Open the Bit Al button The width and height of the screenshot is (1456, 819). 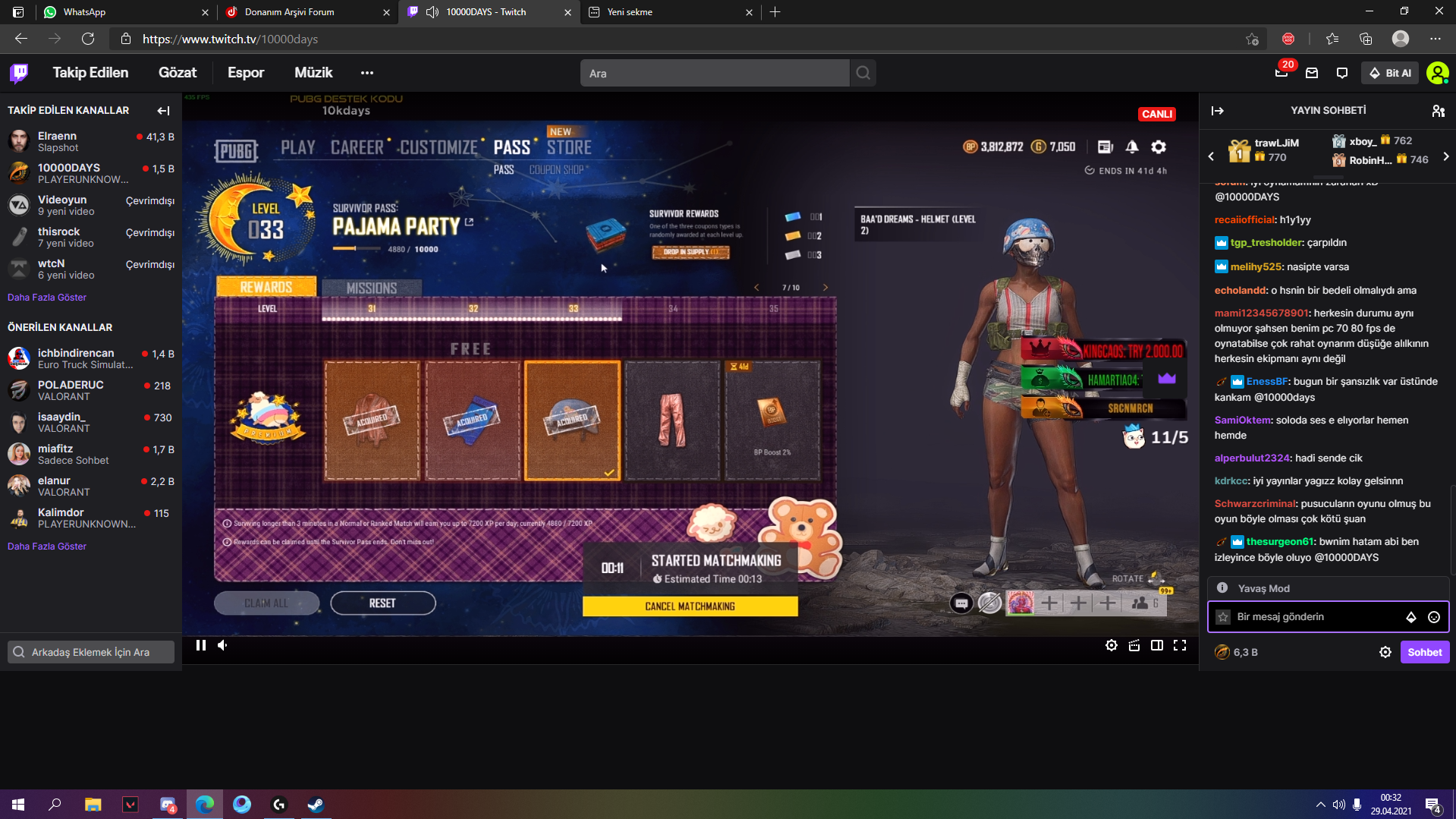click(1390, 72)
